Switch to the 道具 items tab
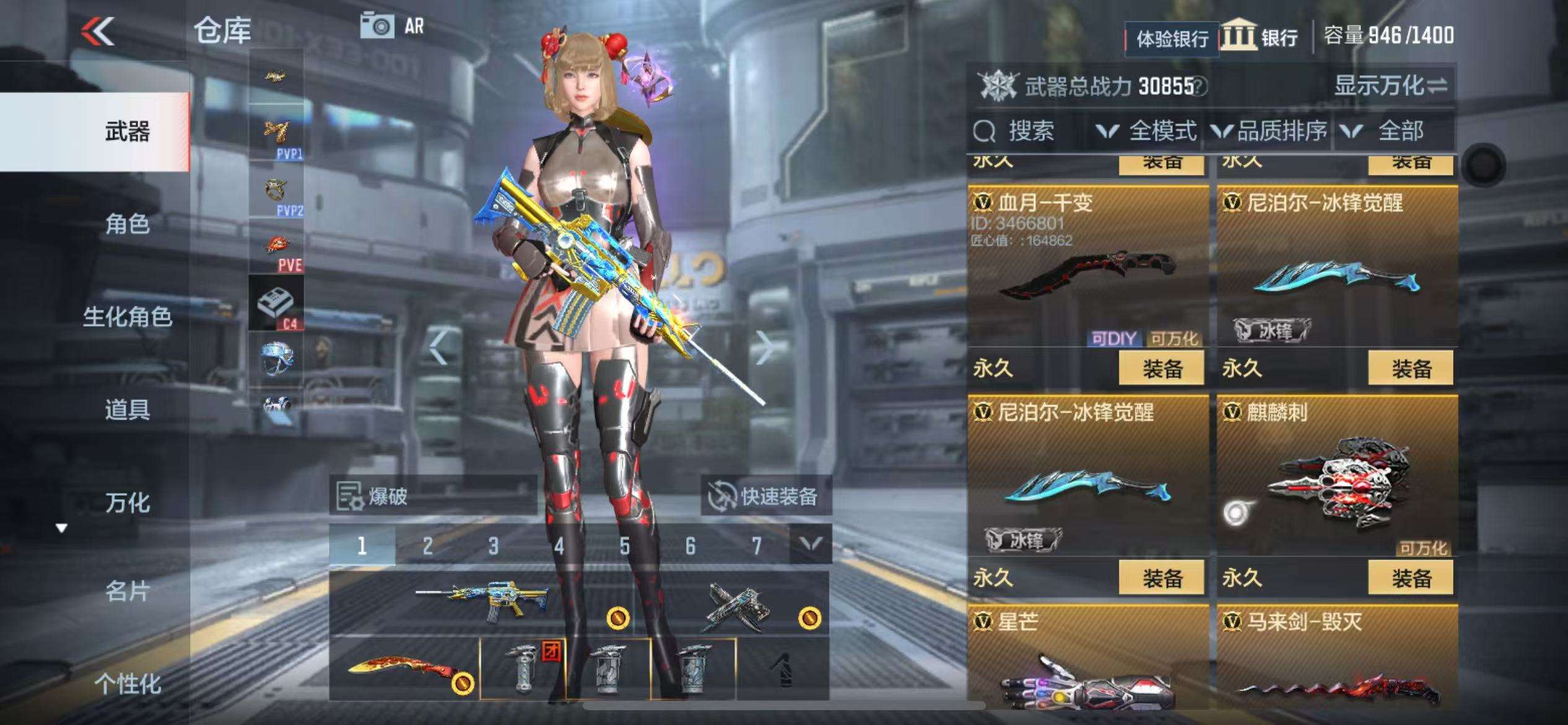Image resolution: width=1568 pixels, height=725 pixels. tap(127, 410)
